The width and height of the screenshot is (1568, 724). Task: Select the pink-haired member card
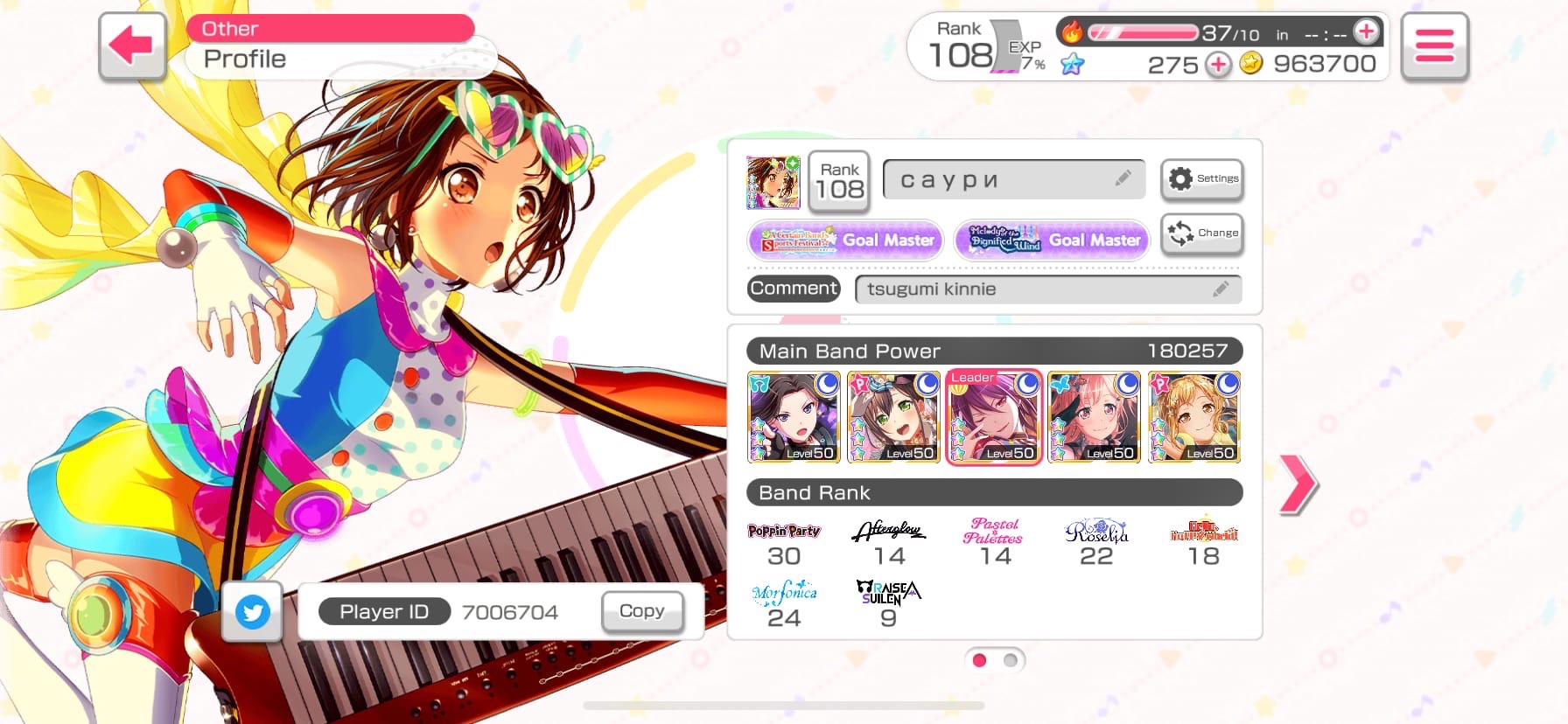(1094, 417)
